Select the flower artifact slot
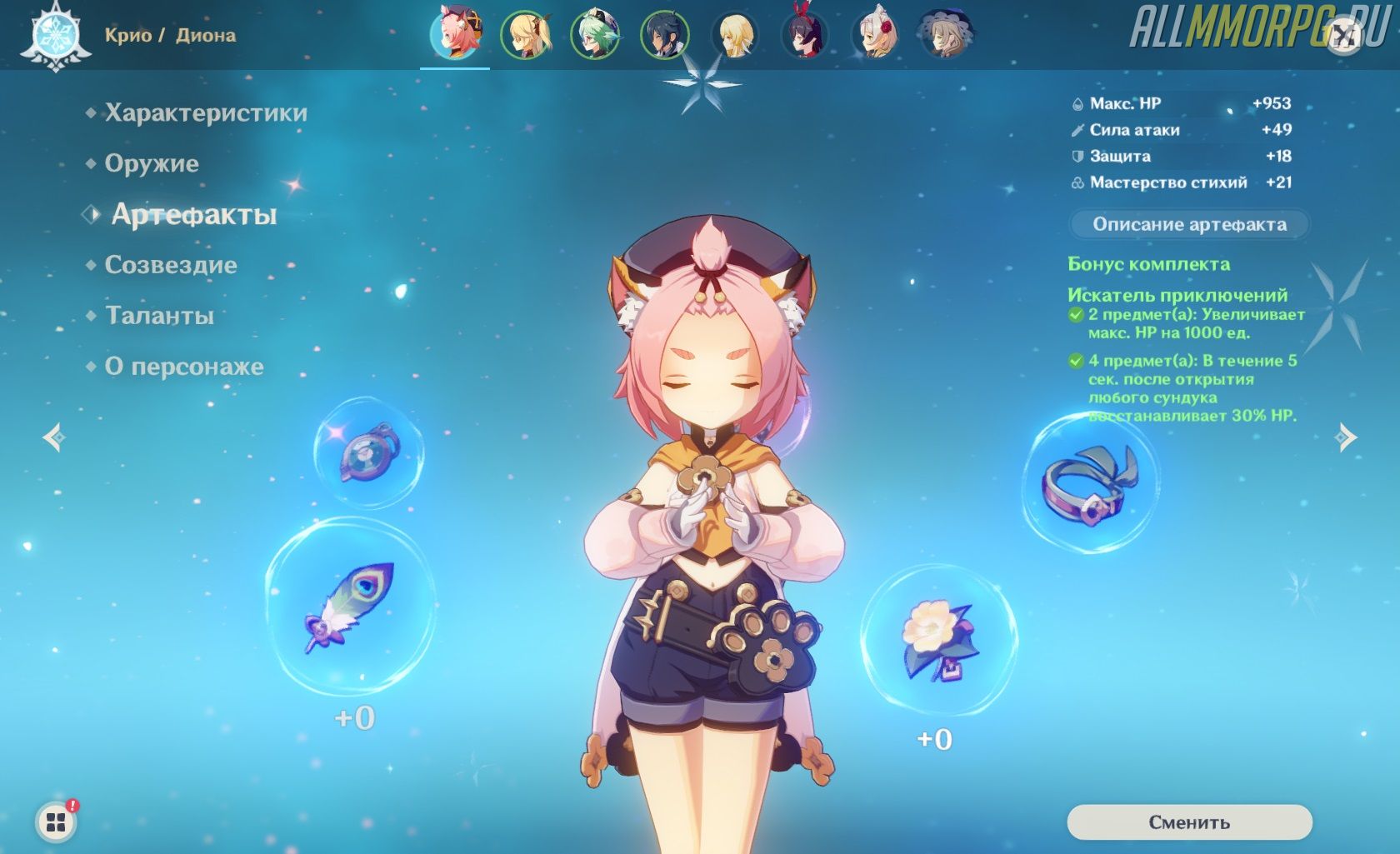1400x854 pixels. click(x=938, y=640)
